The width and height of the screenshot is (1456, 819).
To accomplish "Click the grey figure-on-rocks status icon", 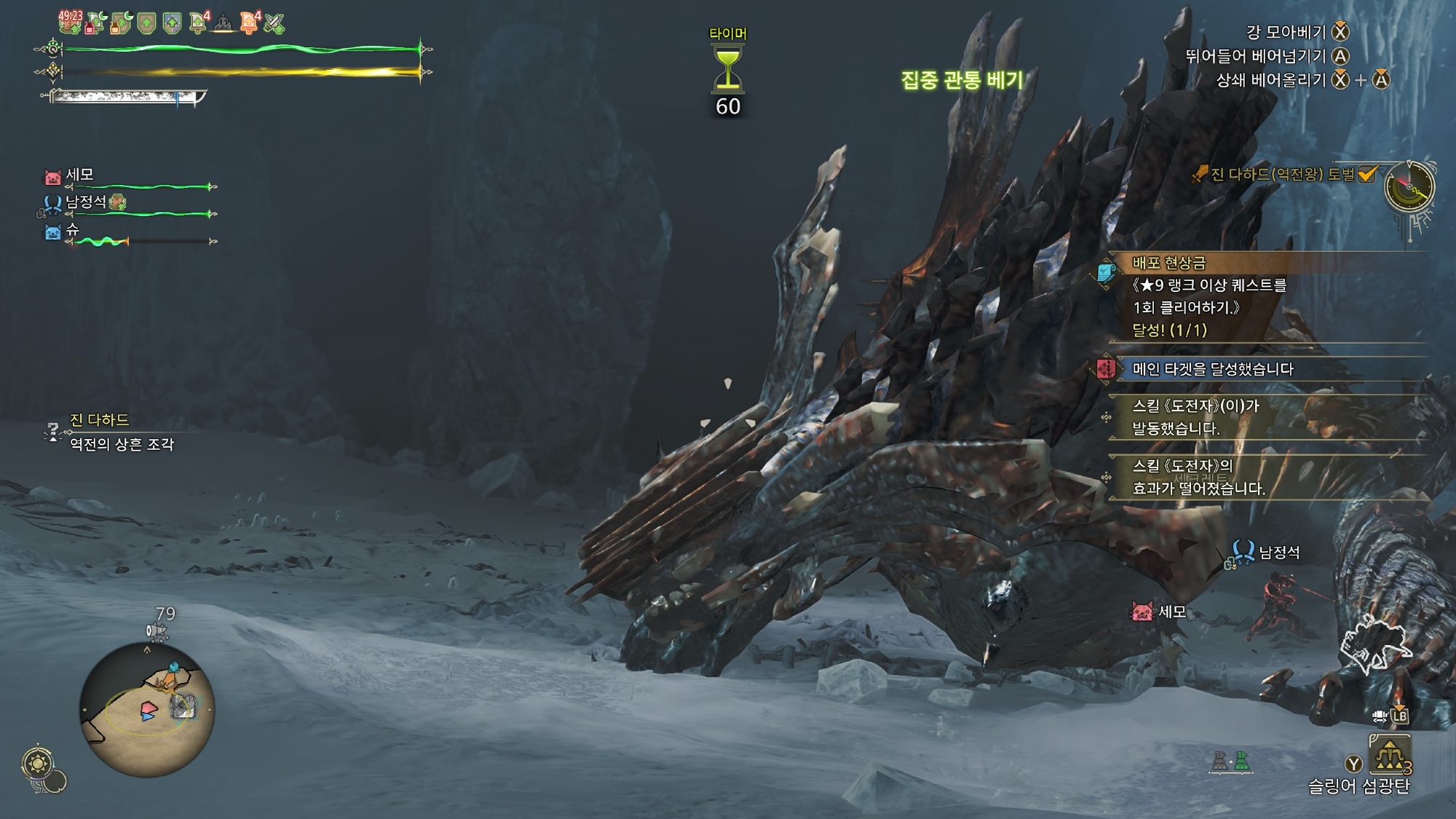I will coord(223,25).
